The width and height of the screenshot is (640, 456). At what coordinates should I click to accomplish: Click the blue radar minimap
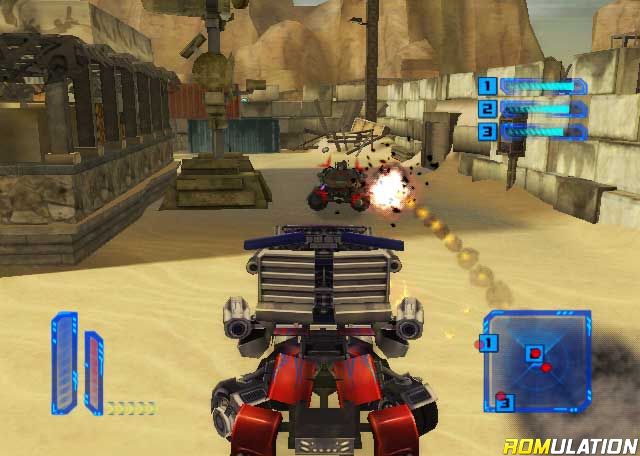tap(538, 362)
